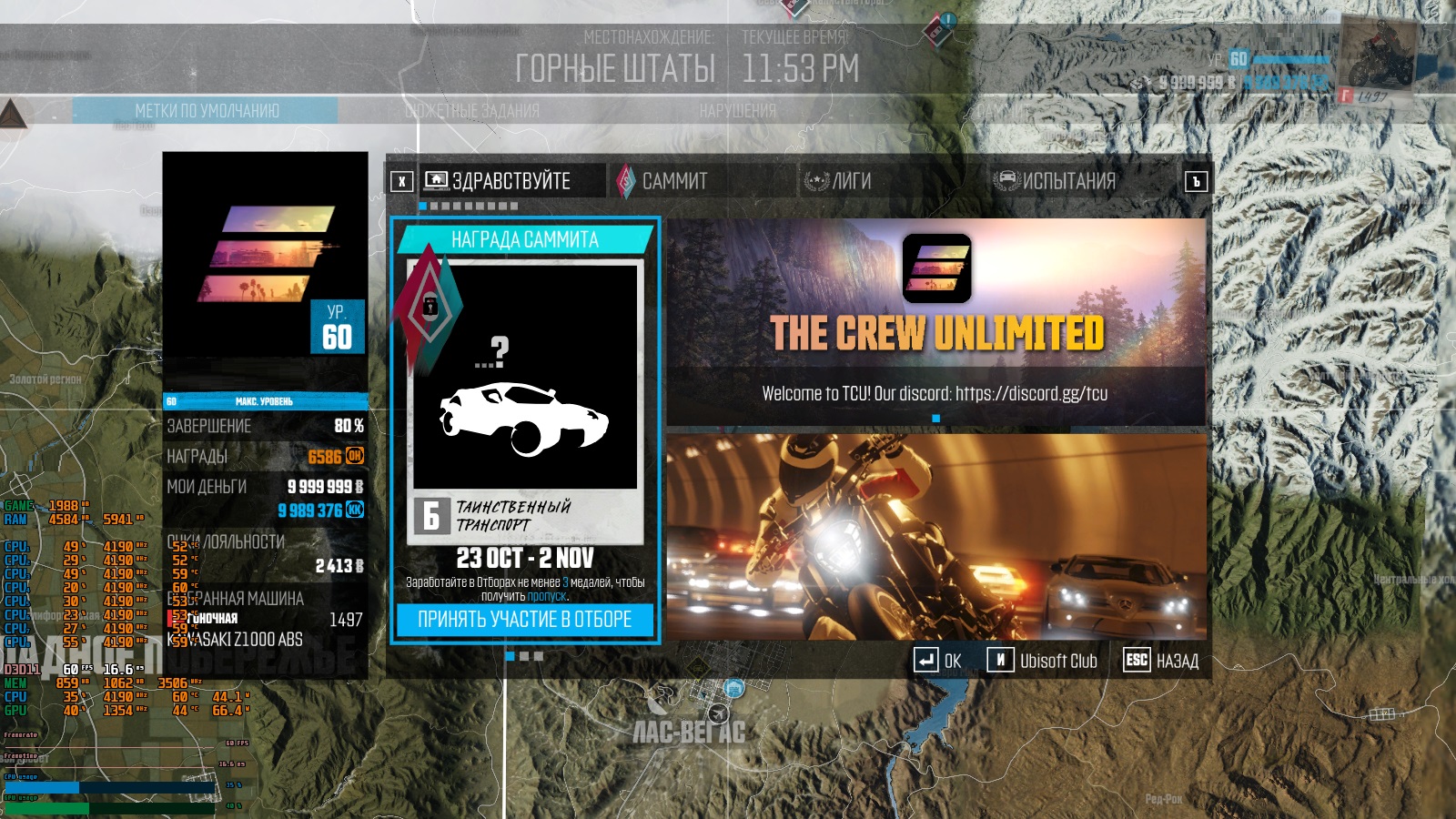This screenshot has width=1456, height=819.
Task: Switch to the ЗДРАВСТВУЙТЕ tab
Action: coord(511,181)
